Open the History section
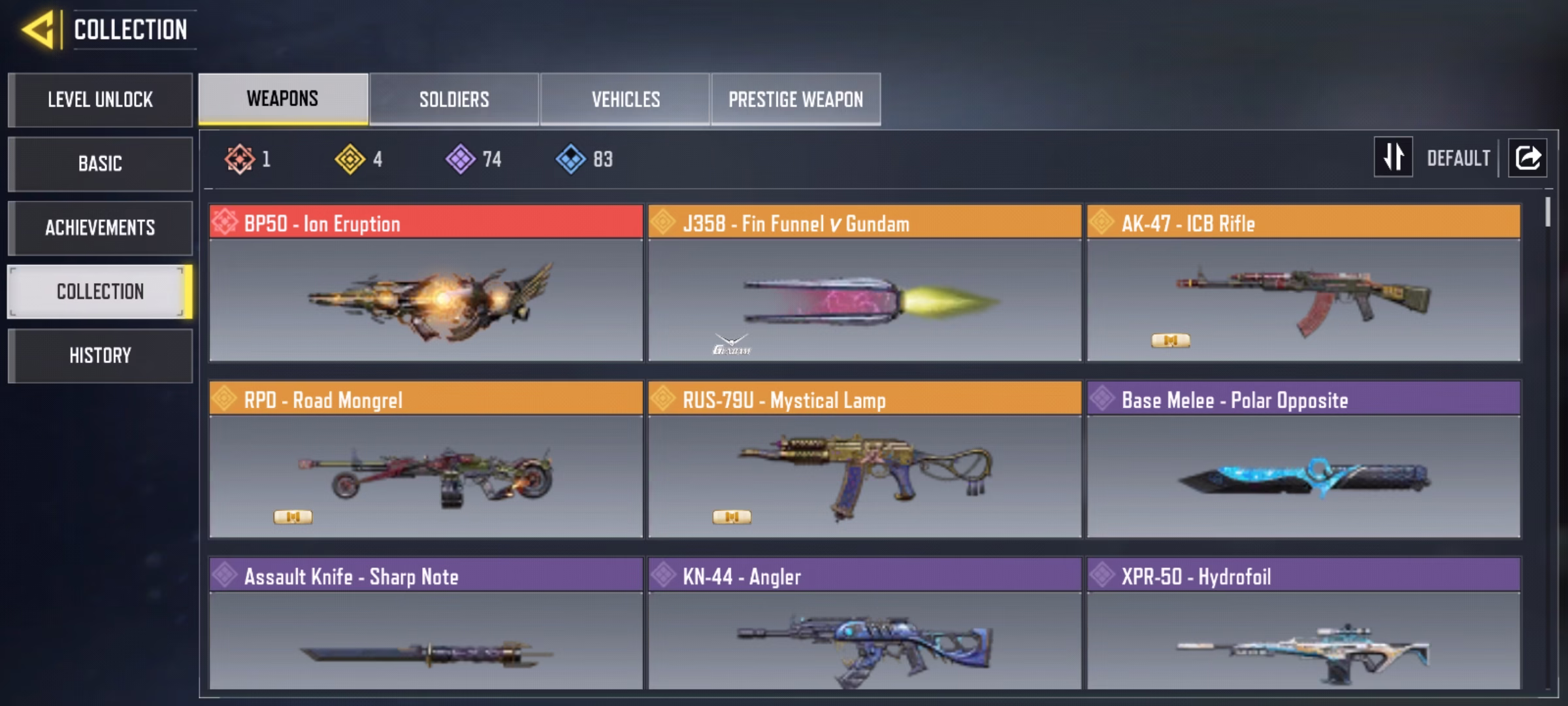 click(x=100, y=356)
